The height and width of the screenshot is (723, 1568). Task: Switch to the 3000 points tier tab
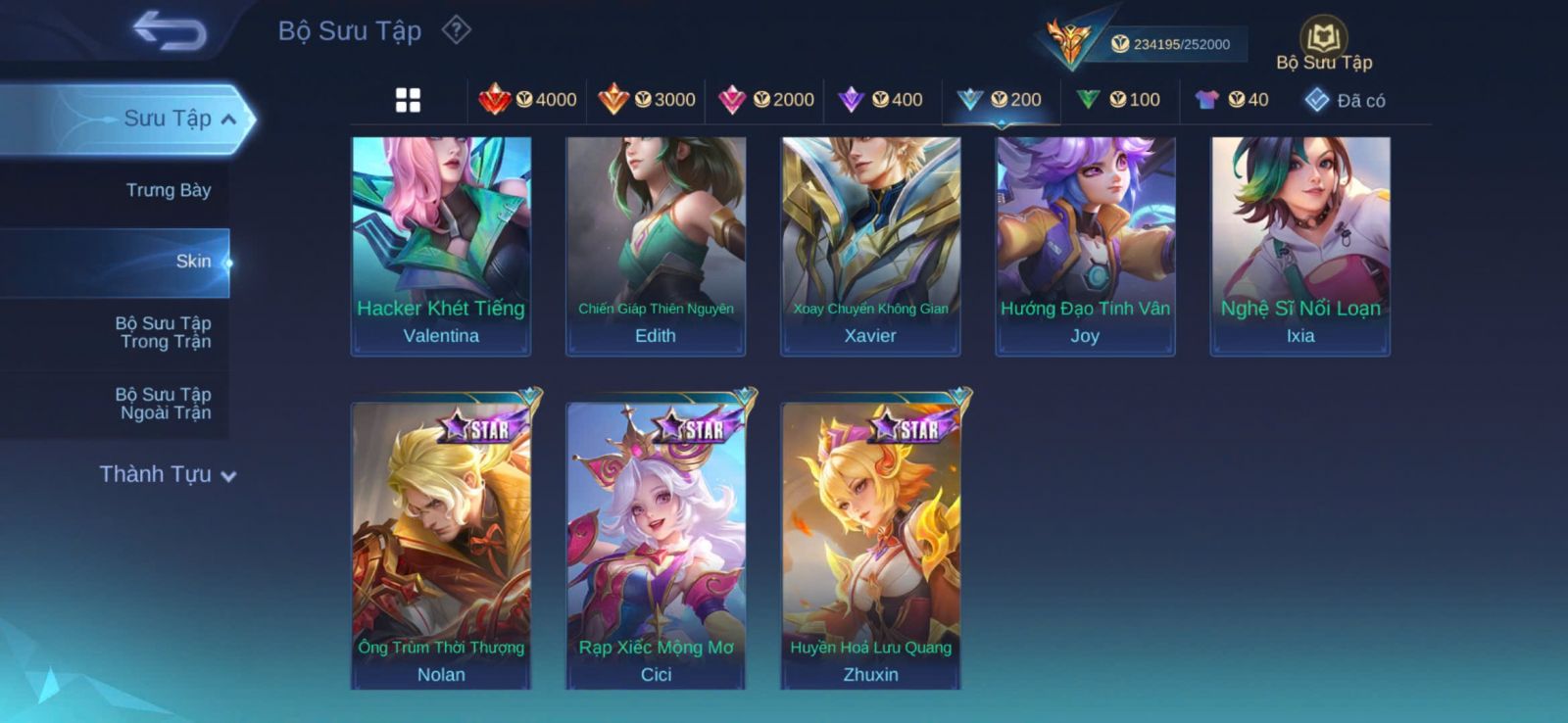647,100
